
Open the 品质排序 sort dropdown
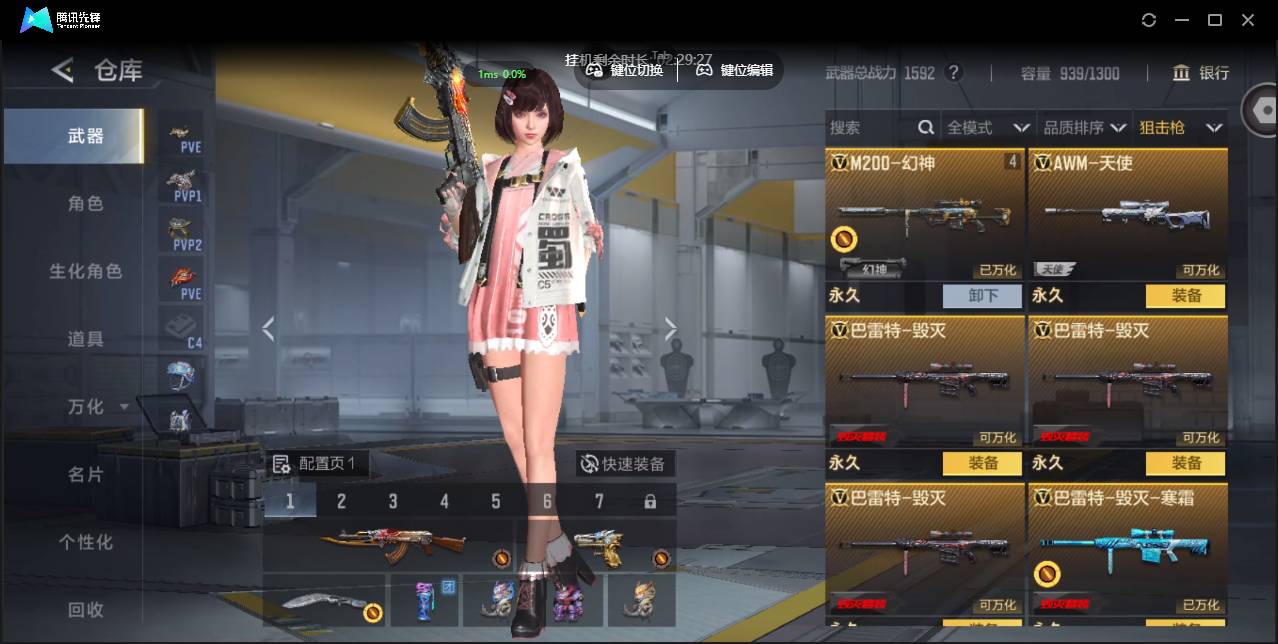[1084, 127]
